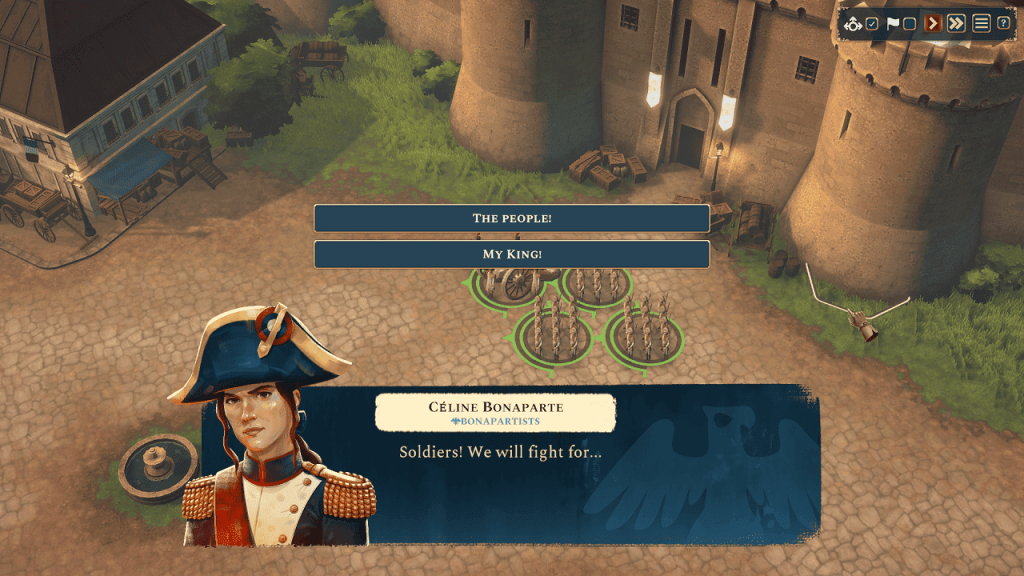1024x576 pixels.
Task: Choose "The people!" dialogue reply
Action: click(511, 218)
